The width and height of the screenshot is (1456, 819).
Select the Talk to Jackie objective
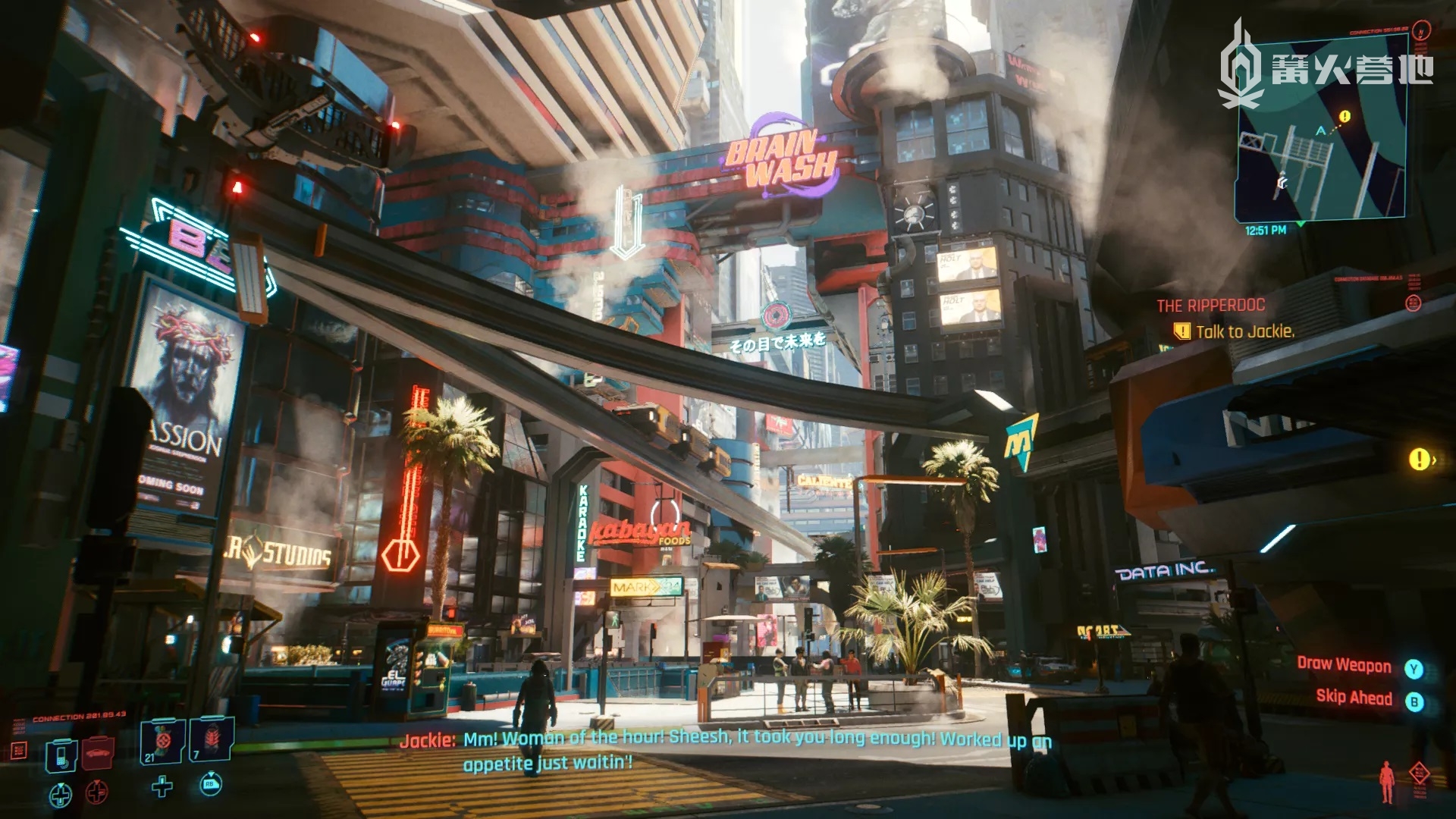pos(1244,331)
